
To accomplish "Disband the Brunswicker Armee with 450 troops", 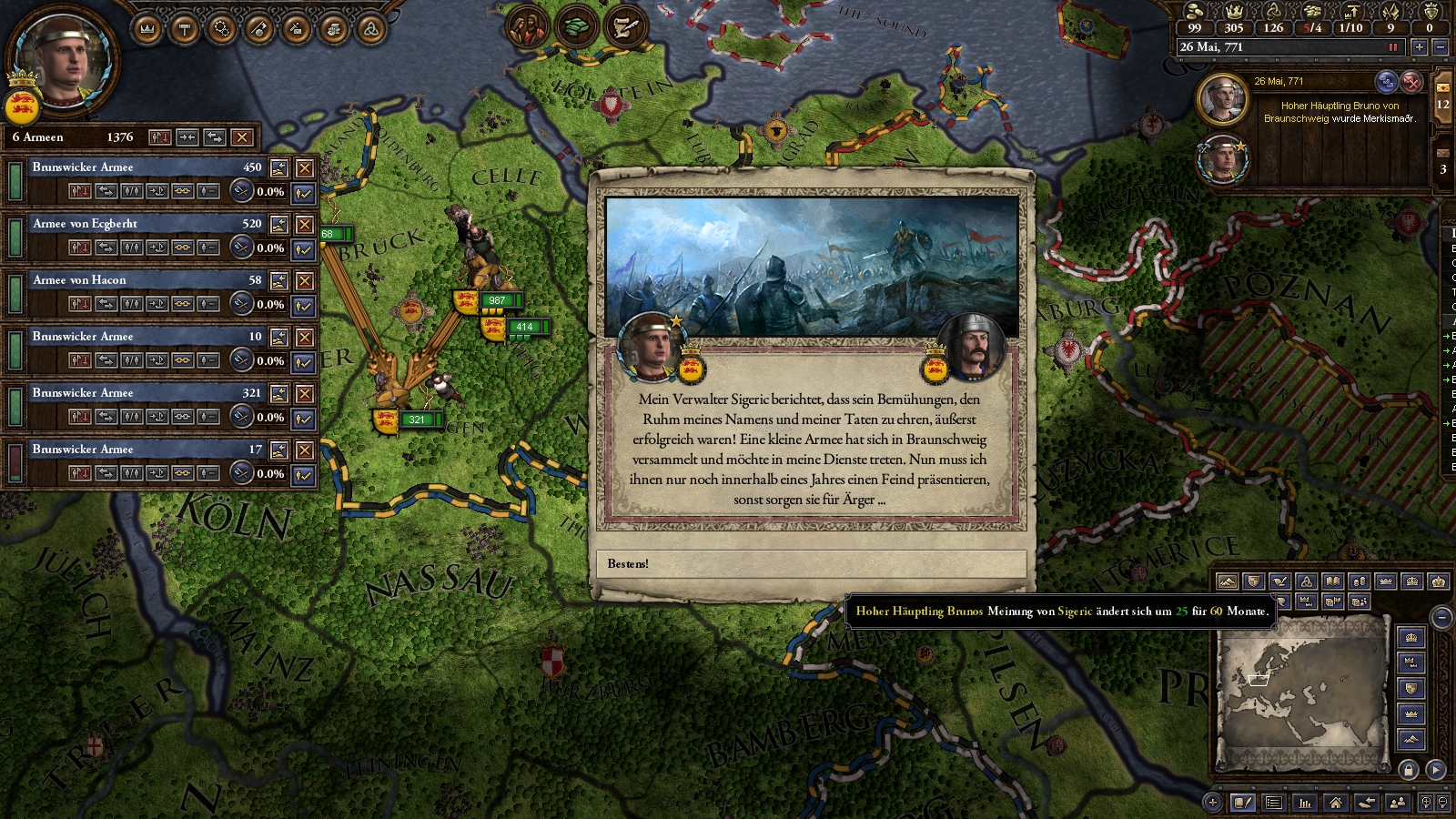I will (305, 168).
